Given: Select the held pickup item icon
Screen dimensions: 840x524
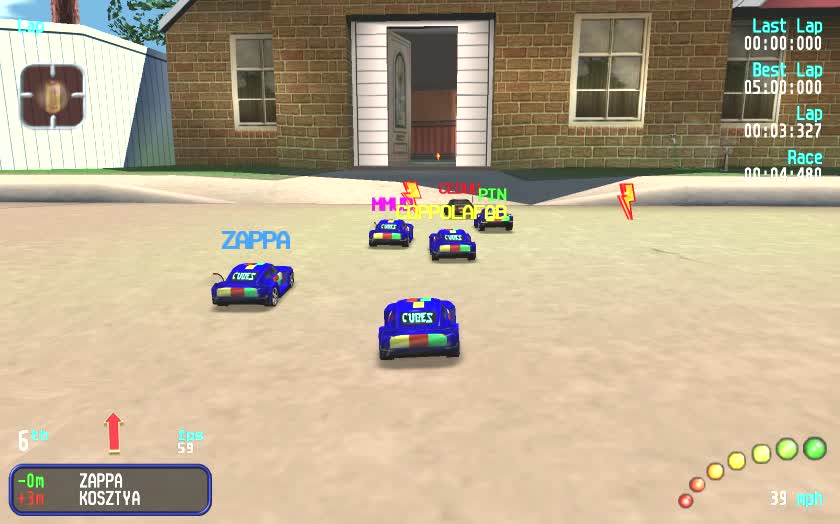Looking at the screenshot, I should tap(52, 96).
